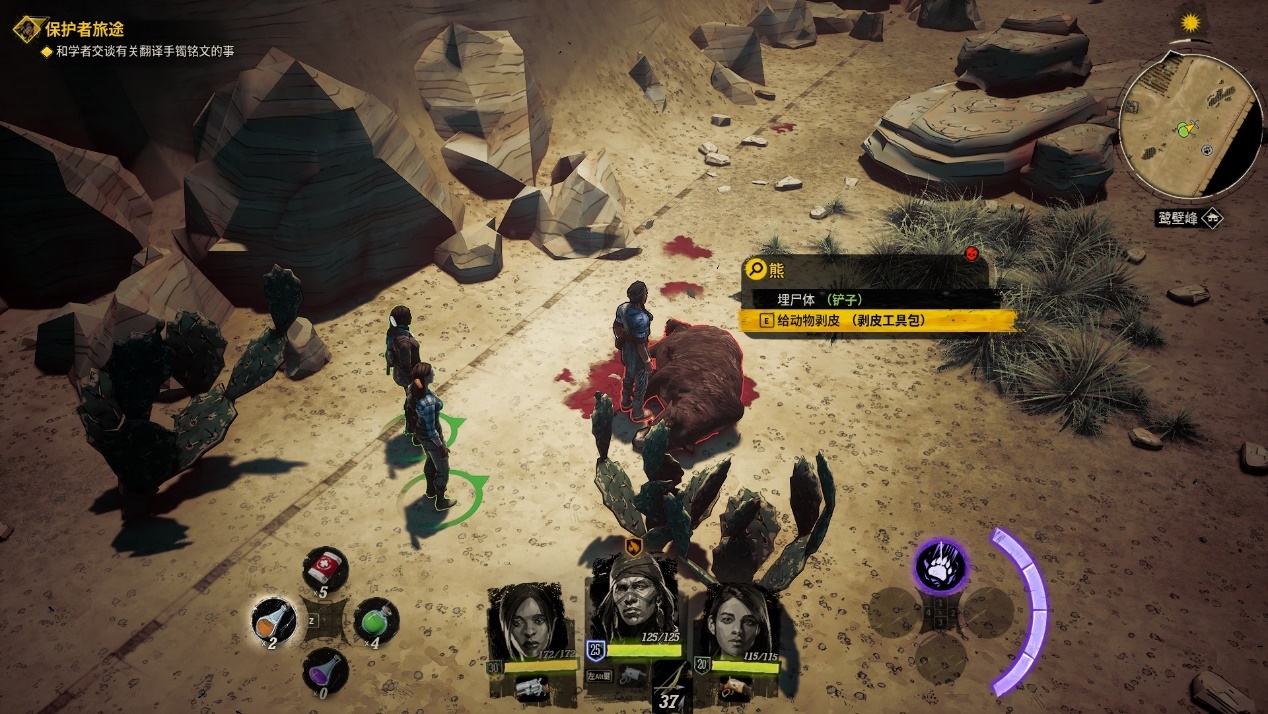Viewport: 1268px width, 714px height.
Task: Select the right companion portrait with 115 health
Action: (x=741, y=622)
